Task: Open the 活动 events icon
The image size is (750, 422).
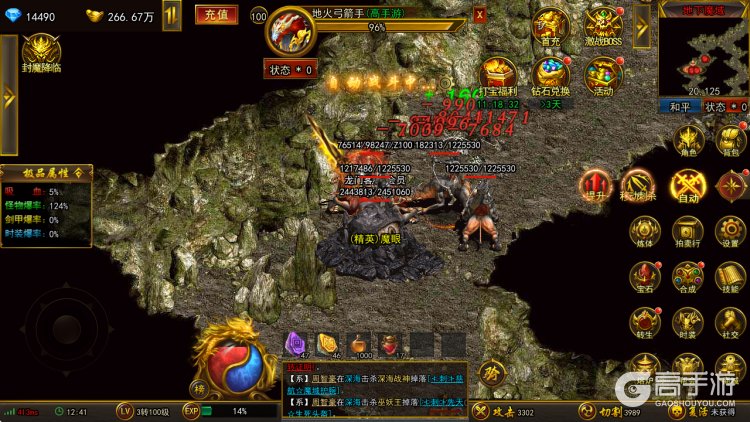Action: click(x=602, y=76)
